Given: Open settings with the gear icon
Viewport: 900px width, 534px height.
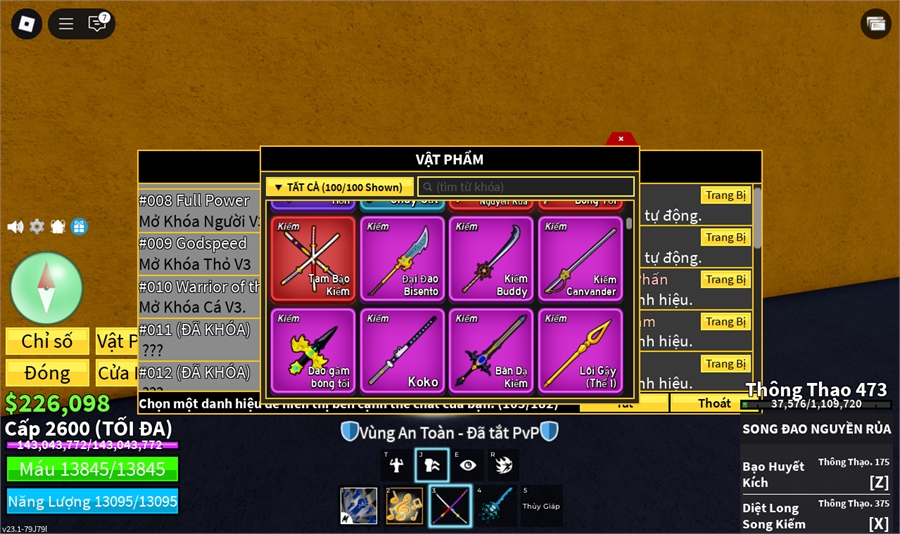Looking at the screenshot, I should [x=37, y=227].
